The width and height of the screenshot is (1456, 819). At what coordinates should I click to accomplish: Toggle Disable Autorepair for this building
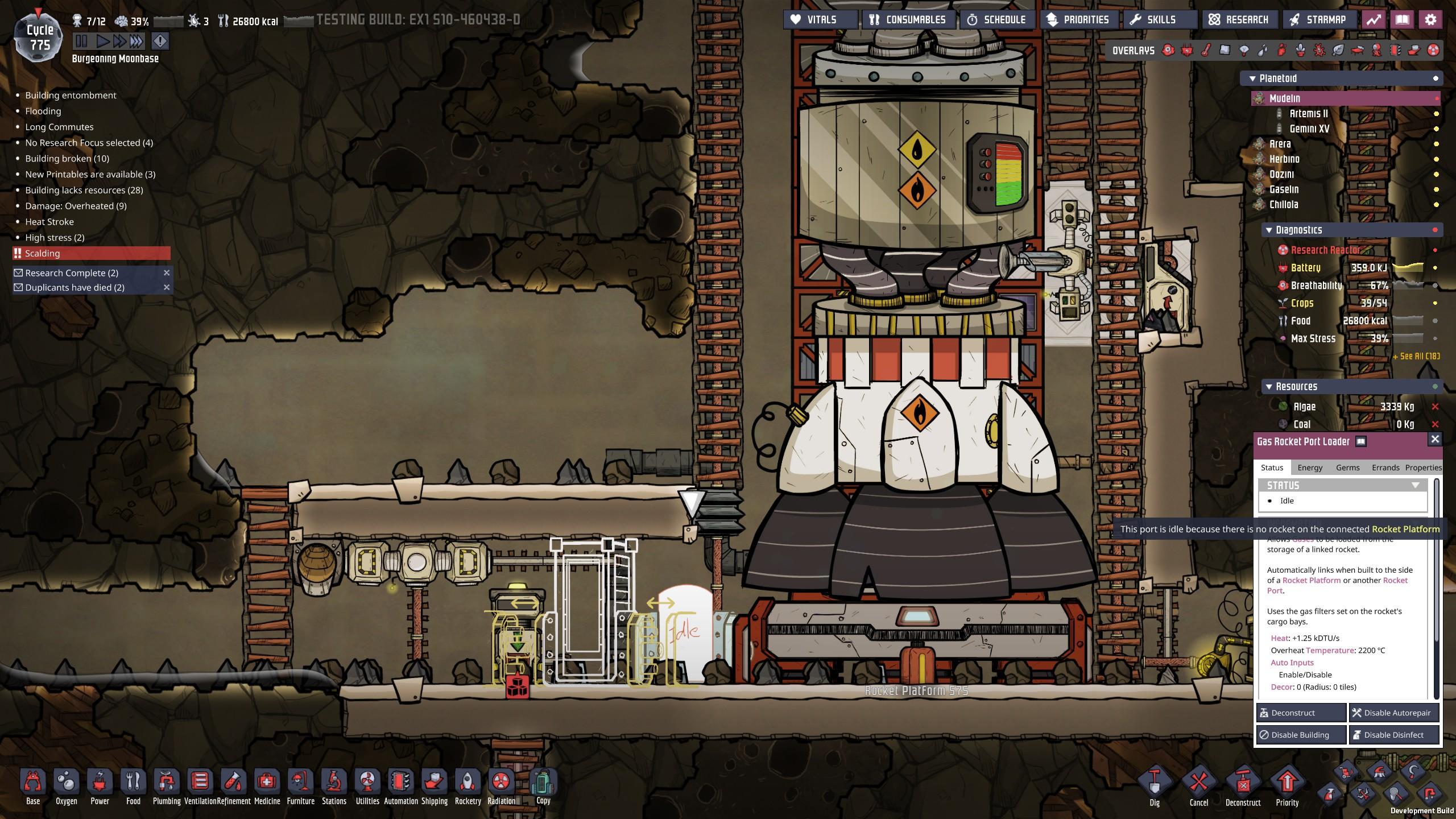coord(1394,713)
